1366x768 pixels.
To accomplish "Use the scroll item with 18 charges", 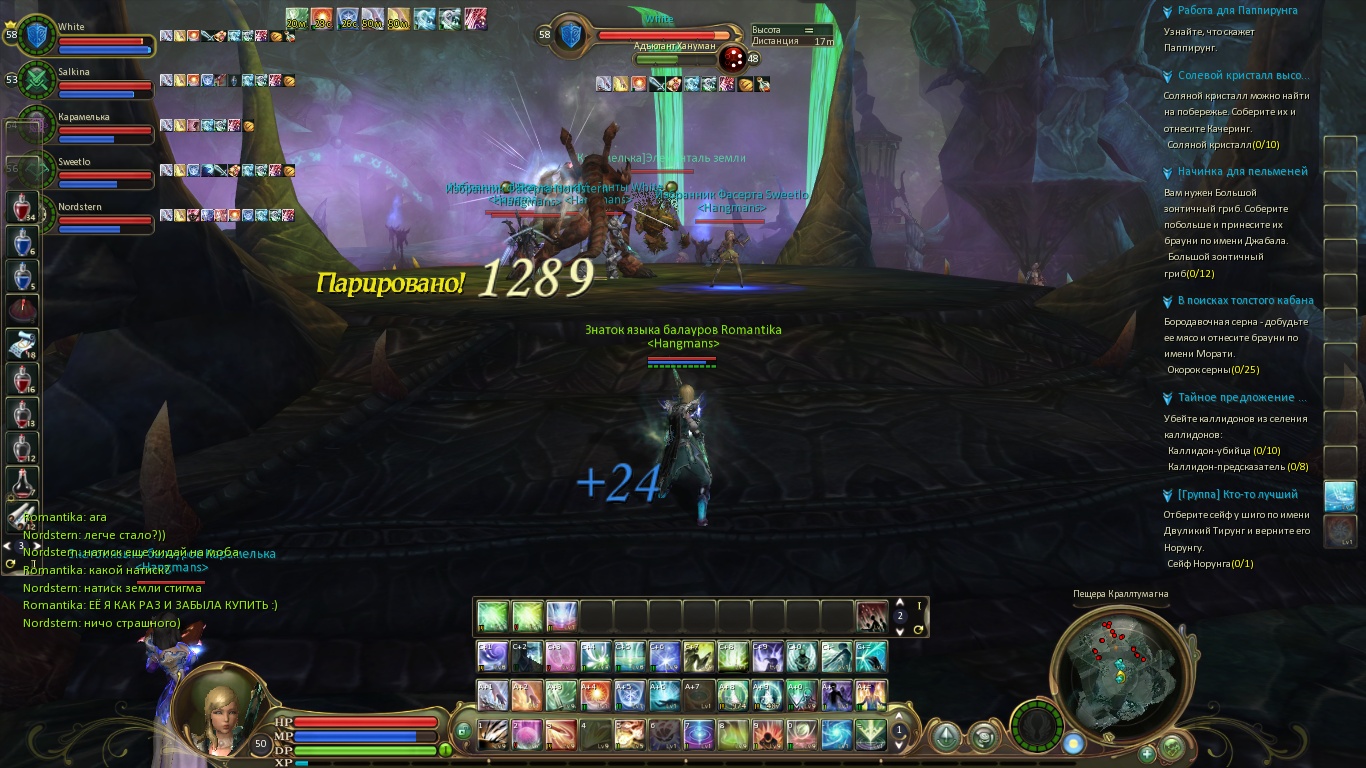I will (x=23, y=343).
